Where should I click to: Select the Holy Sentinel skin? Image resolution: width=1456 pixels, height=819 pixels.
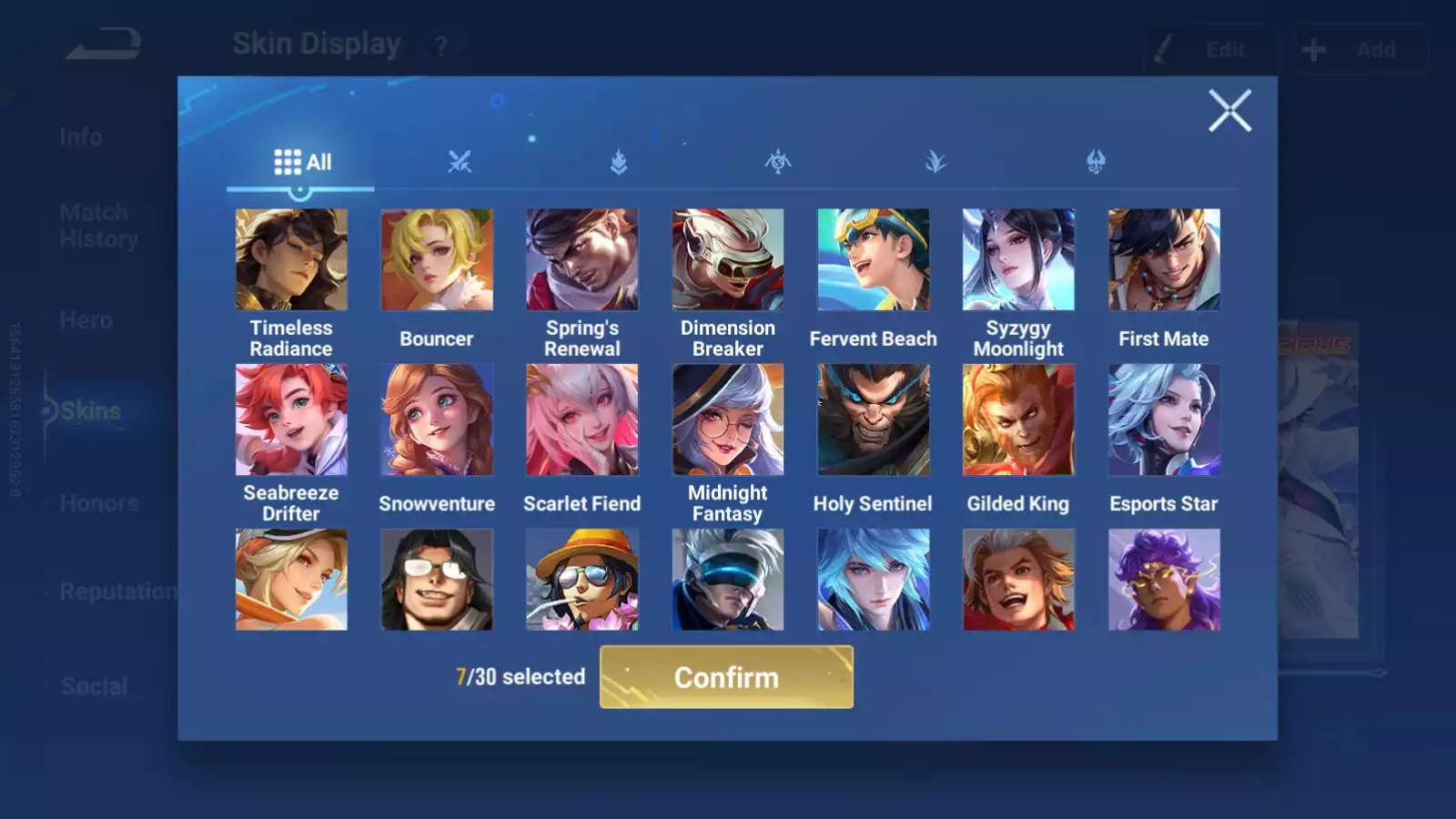(x=874, y=420)
